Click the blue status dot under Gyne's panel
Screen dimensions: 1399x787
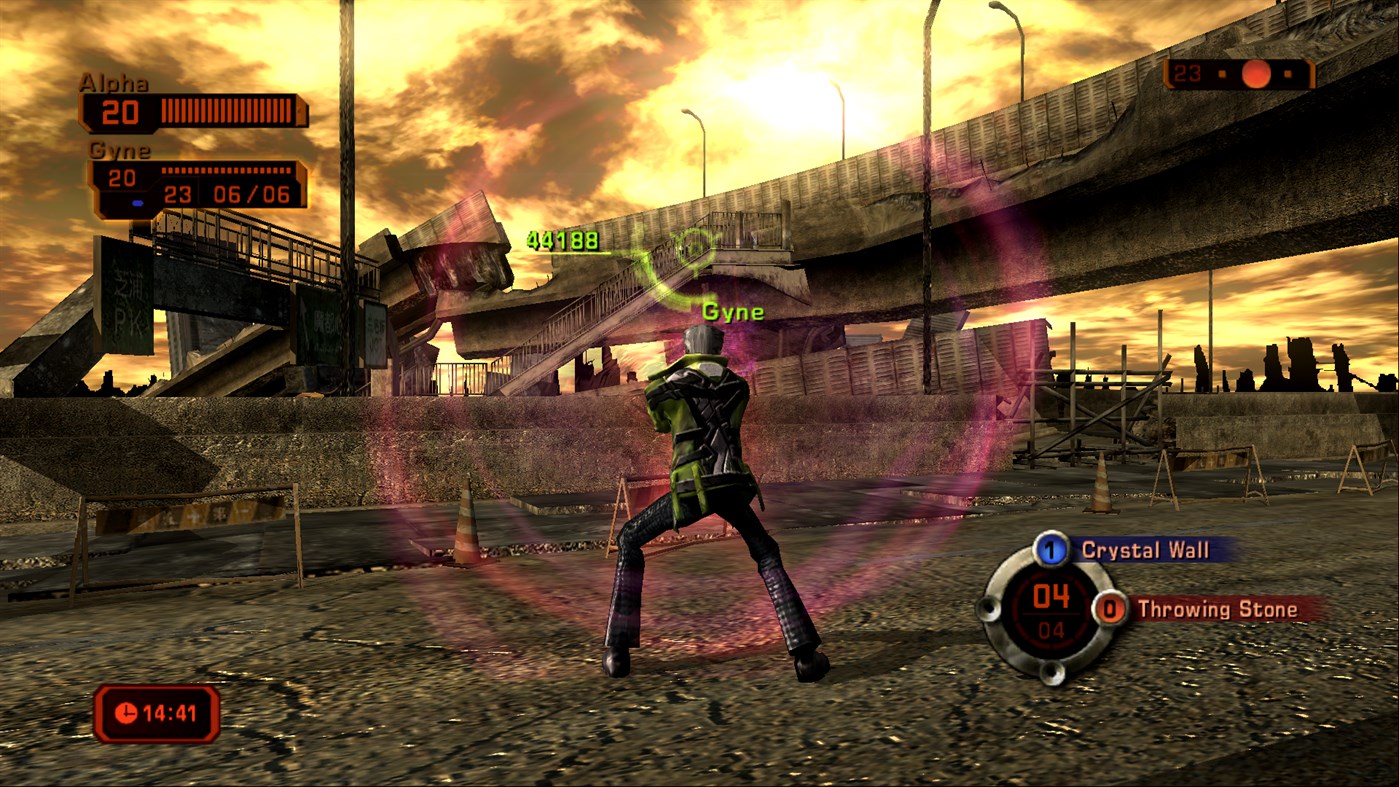click(137, 203)
